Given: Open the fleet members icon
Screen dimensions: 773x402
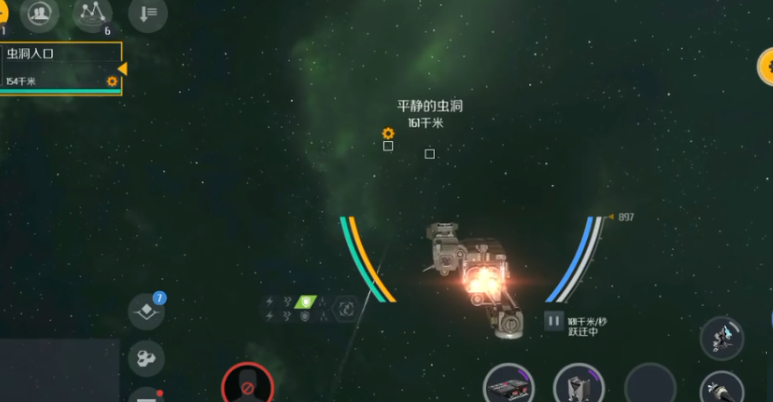Looking at the screenshot, I should coord(40,13).
